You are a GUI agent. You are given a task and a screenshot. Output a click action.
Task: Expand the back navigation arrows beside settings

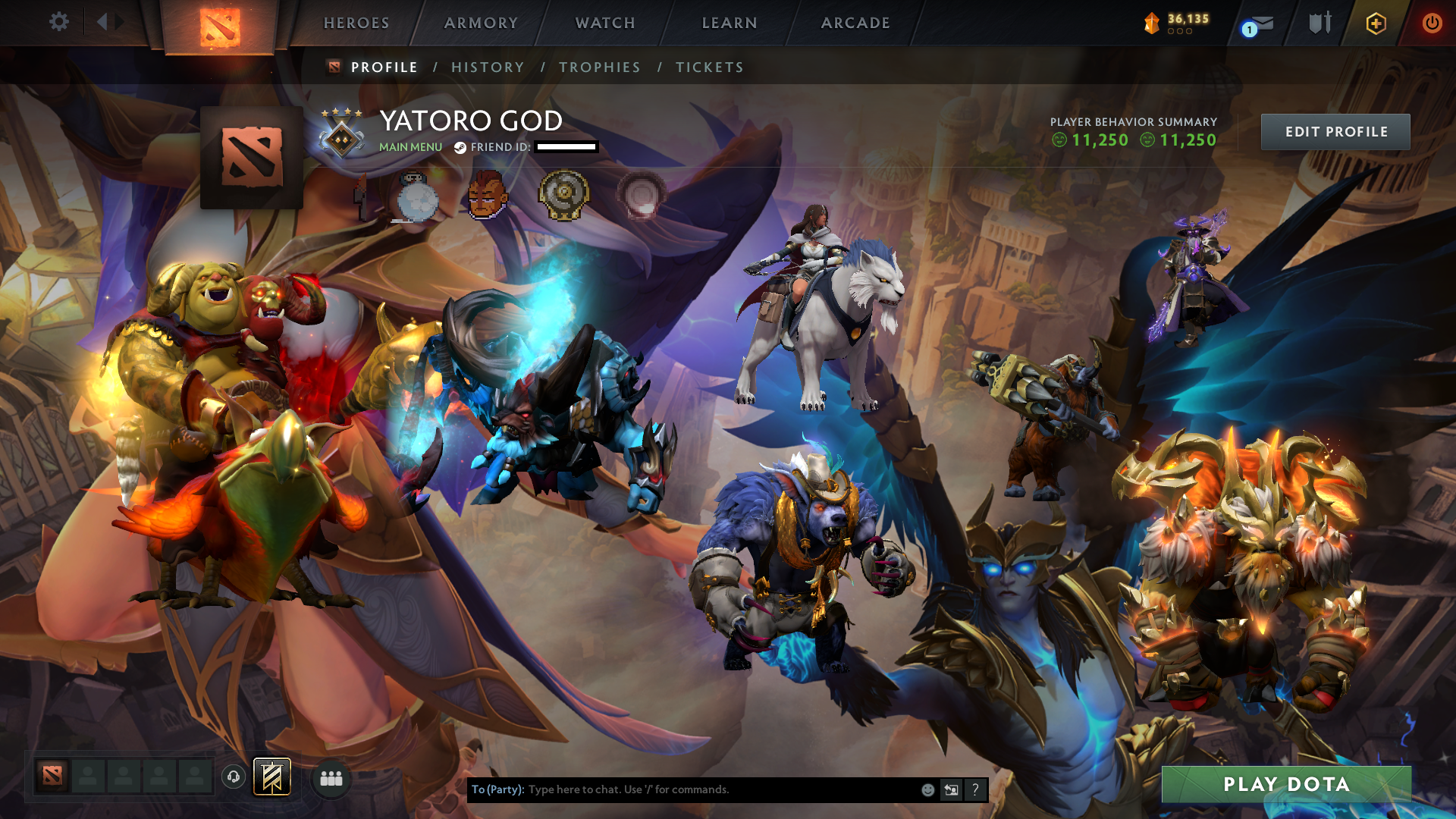pyautogui.click(x=108, y=23)
